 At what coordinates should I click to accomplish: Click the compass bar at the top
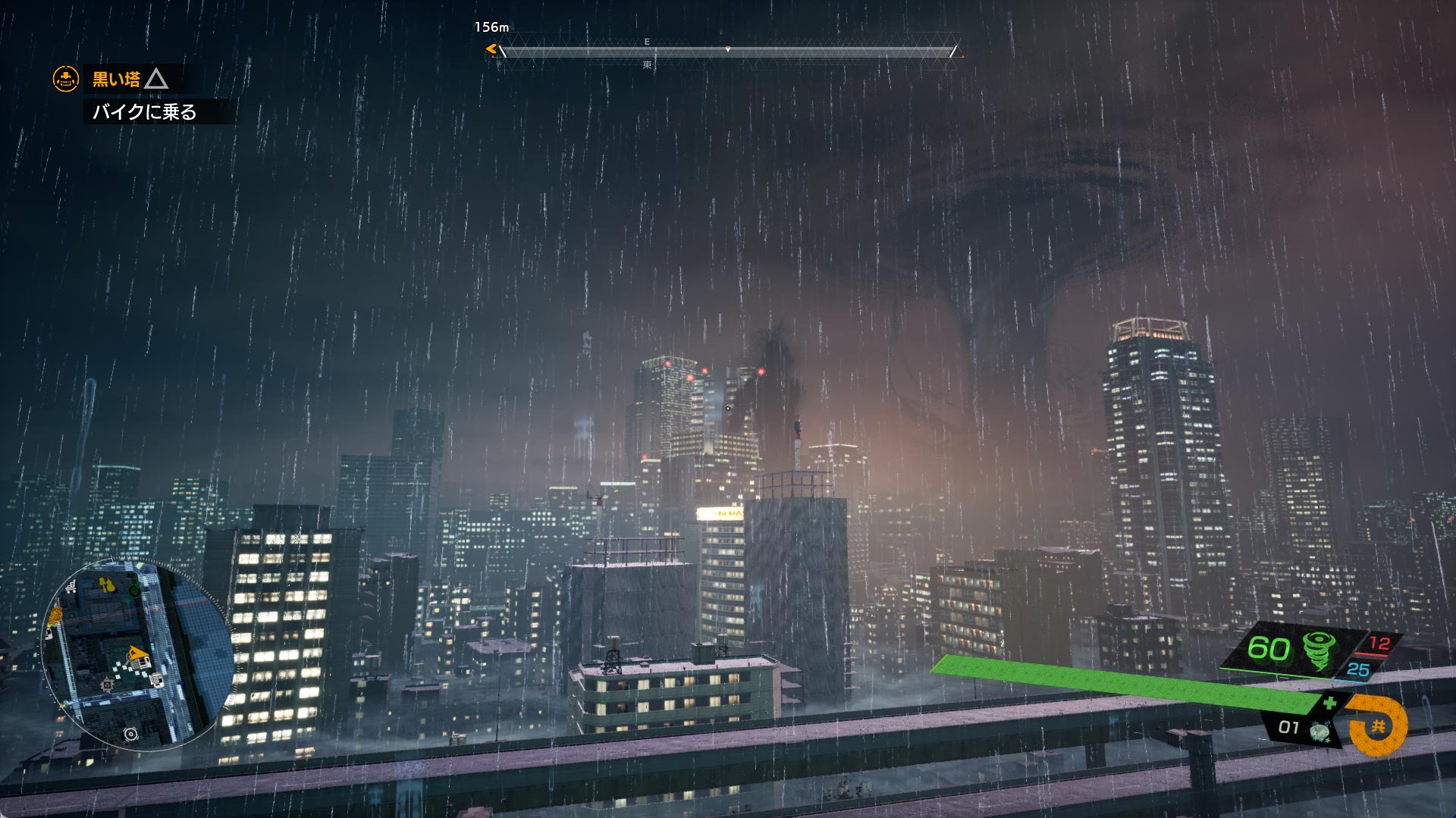click(x=726, y=52)
